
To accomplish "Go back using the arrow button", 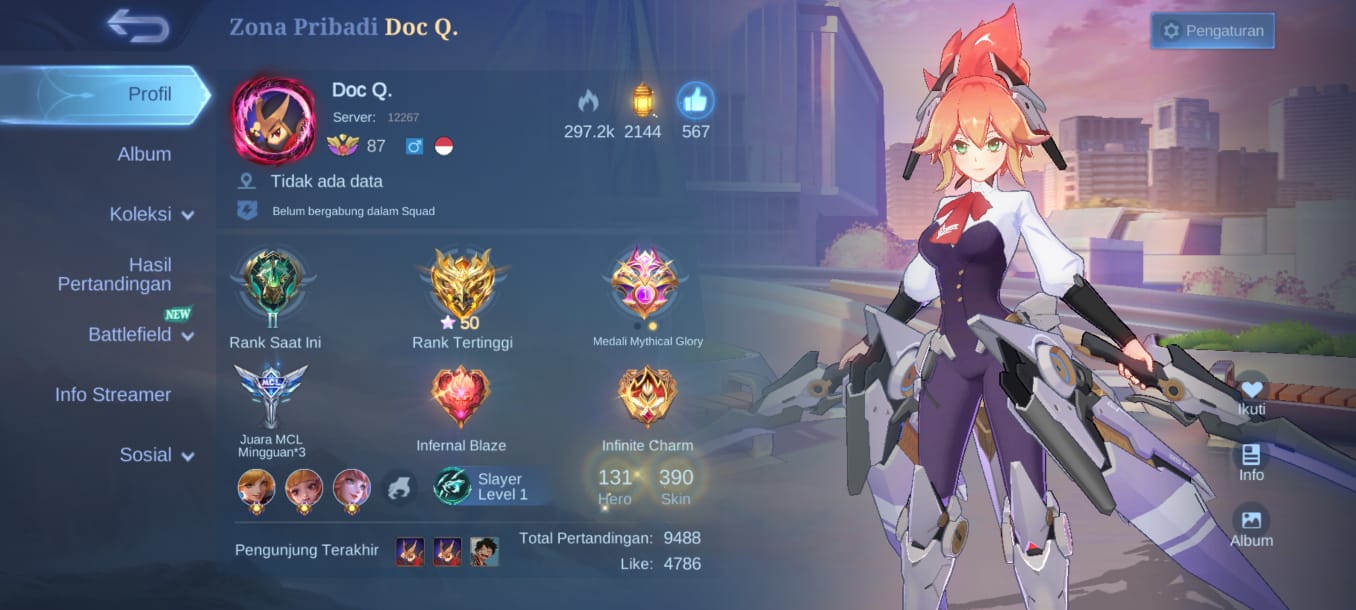I will [x=138, y=26].
